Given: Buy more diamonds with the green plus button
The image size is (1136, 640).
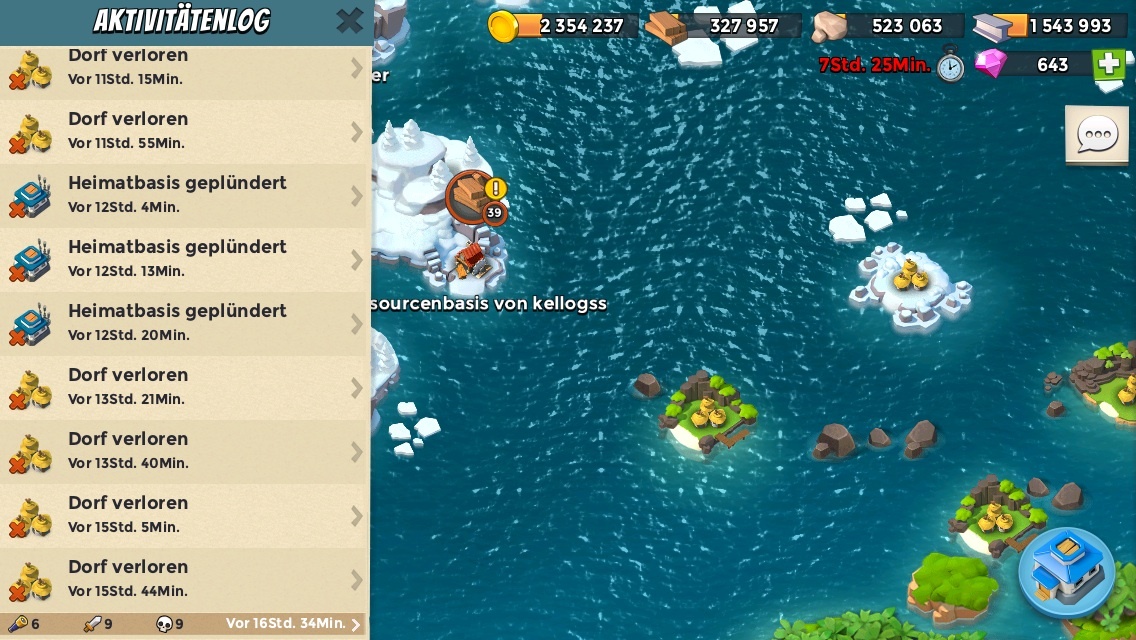Looking at the screenshot, I should 1108,65.
